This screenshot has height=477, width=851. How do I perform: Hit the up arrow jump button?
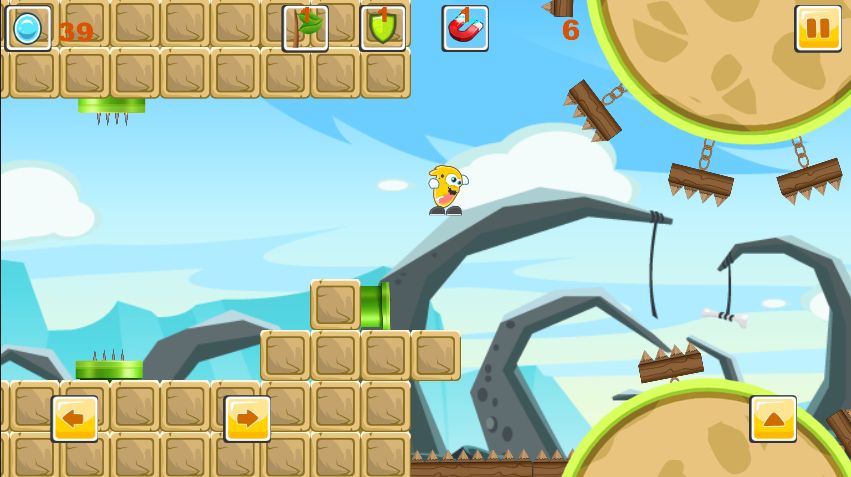click(x=773, y=418)
